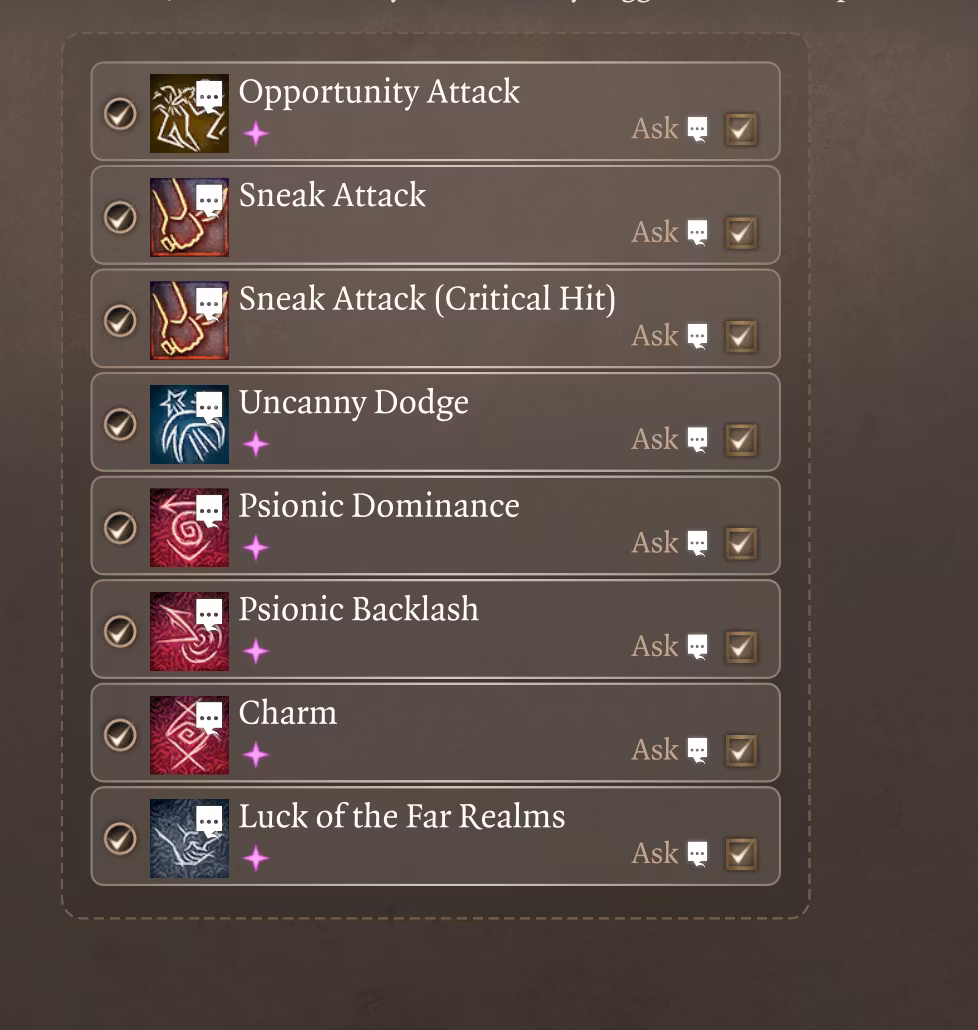The width and height of the screenshot is (978, 1030).
Task: Toggle the Psionic Backlash reaction circle
Action: 120,631
